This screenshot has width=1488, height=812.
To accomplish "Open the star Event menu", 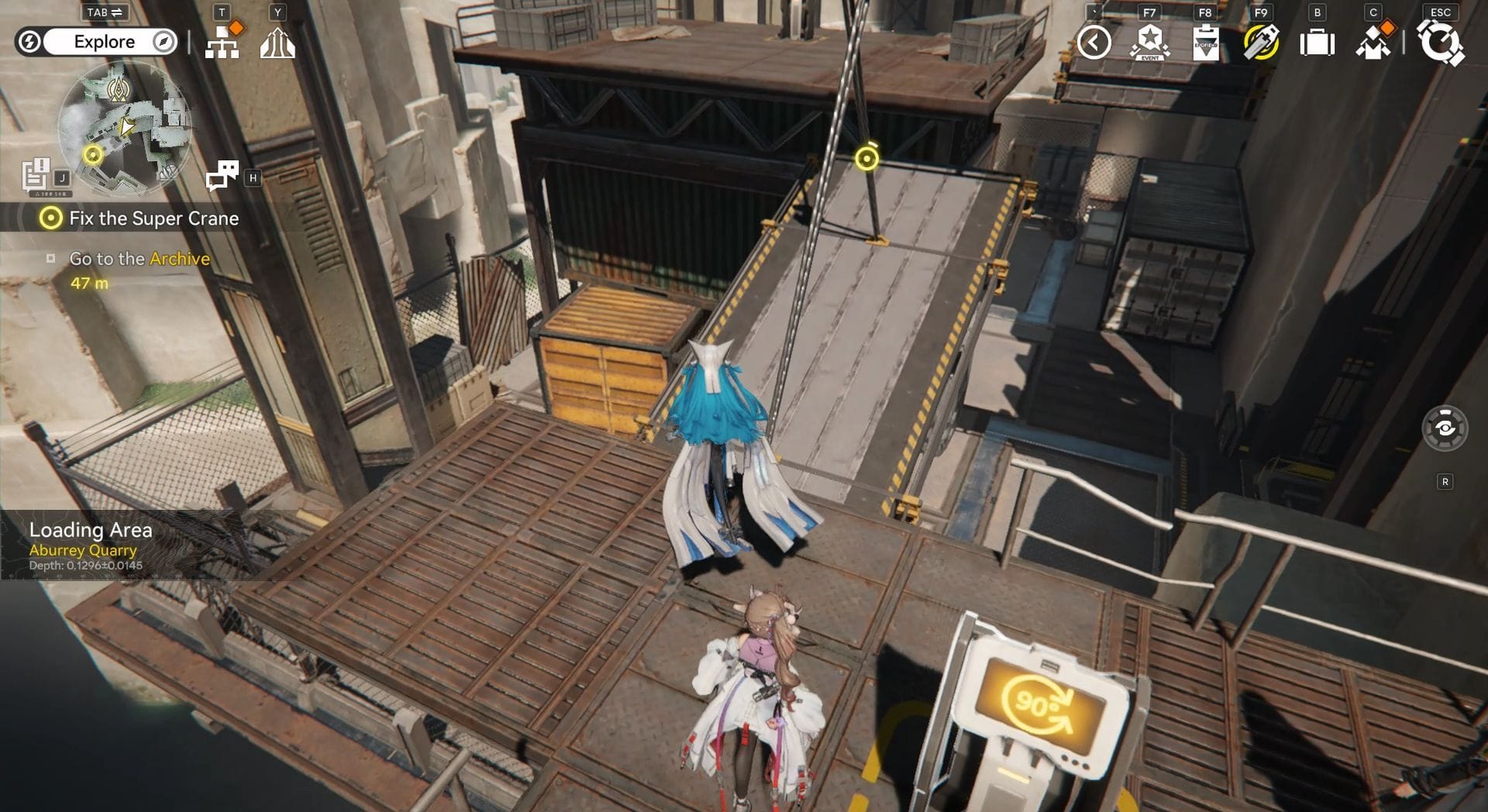I will point(1149,43).
